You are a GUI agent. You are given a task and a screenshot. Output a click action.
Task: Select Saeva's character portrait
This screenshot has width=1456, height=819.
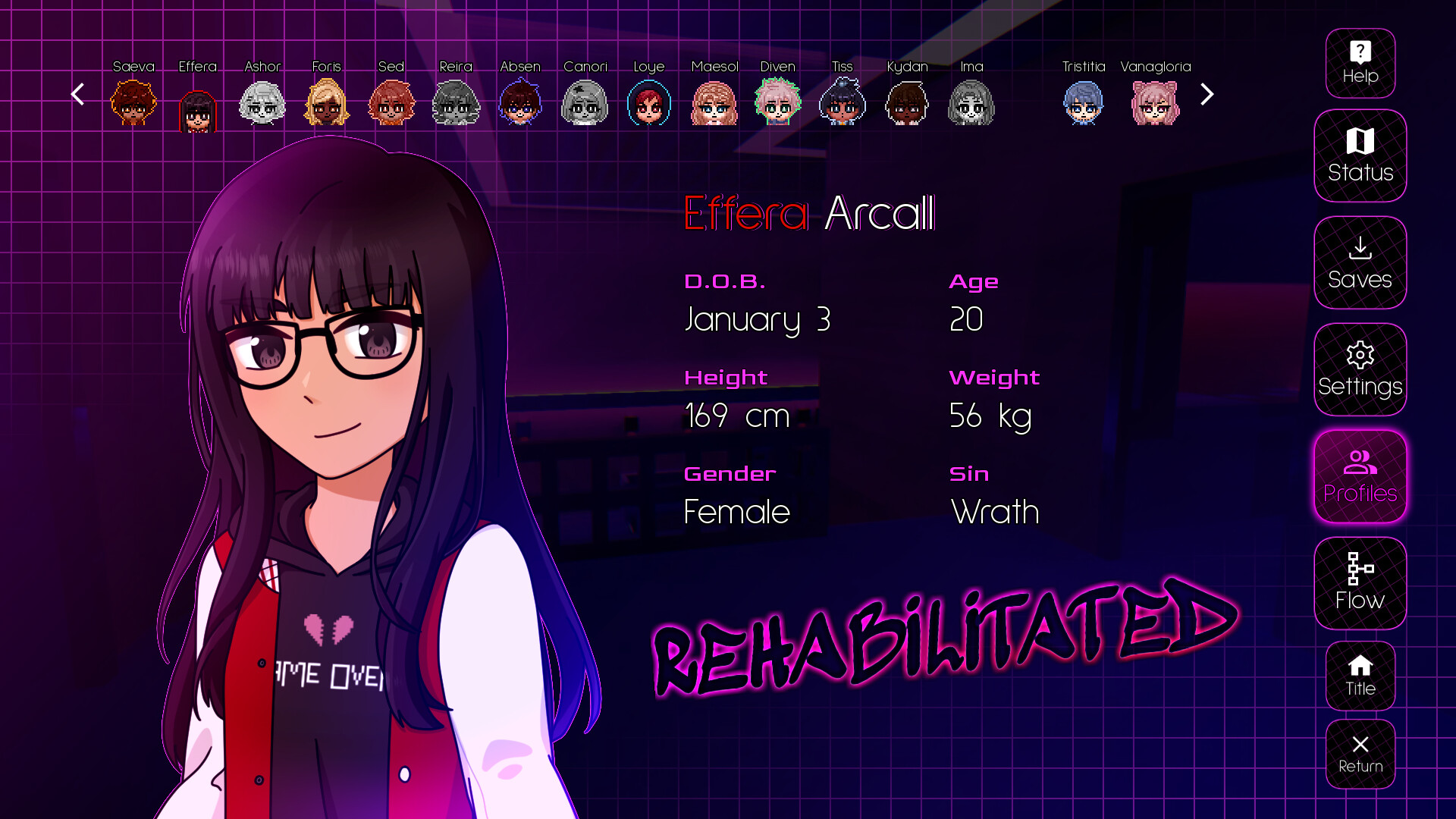point(133,103)
